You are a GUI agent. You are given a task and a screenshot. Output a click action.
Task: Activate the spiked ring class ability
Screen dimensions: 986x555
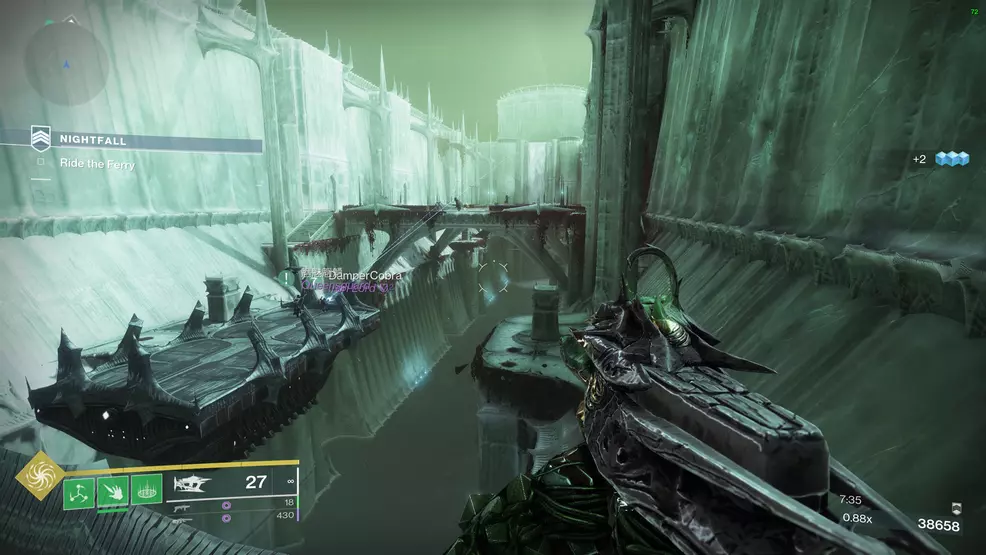tap(146, 492)
